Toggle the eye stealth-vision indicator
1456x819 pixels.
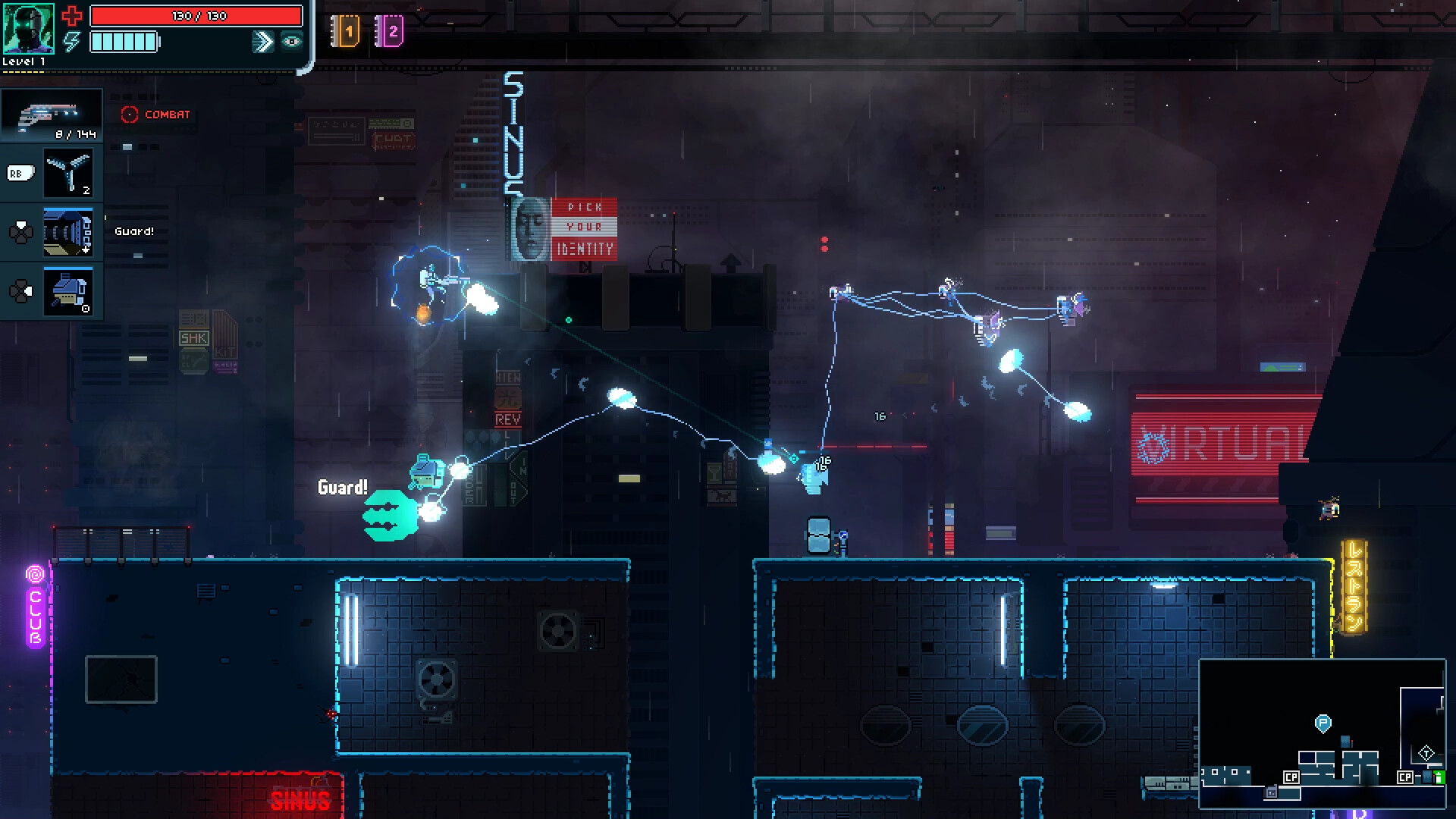(x=290, y=43)
